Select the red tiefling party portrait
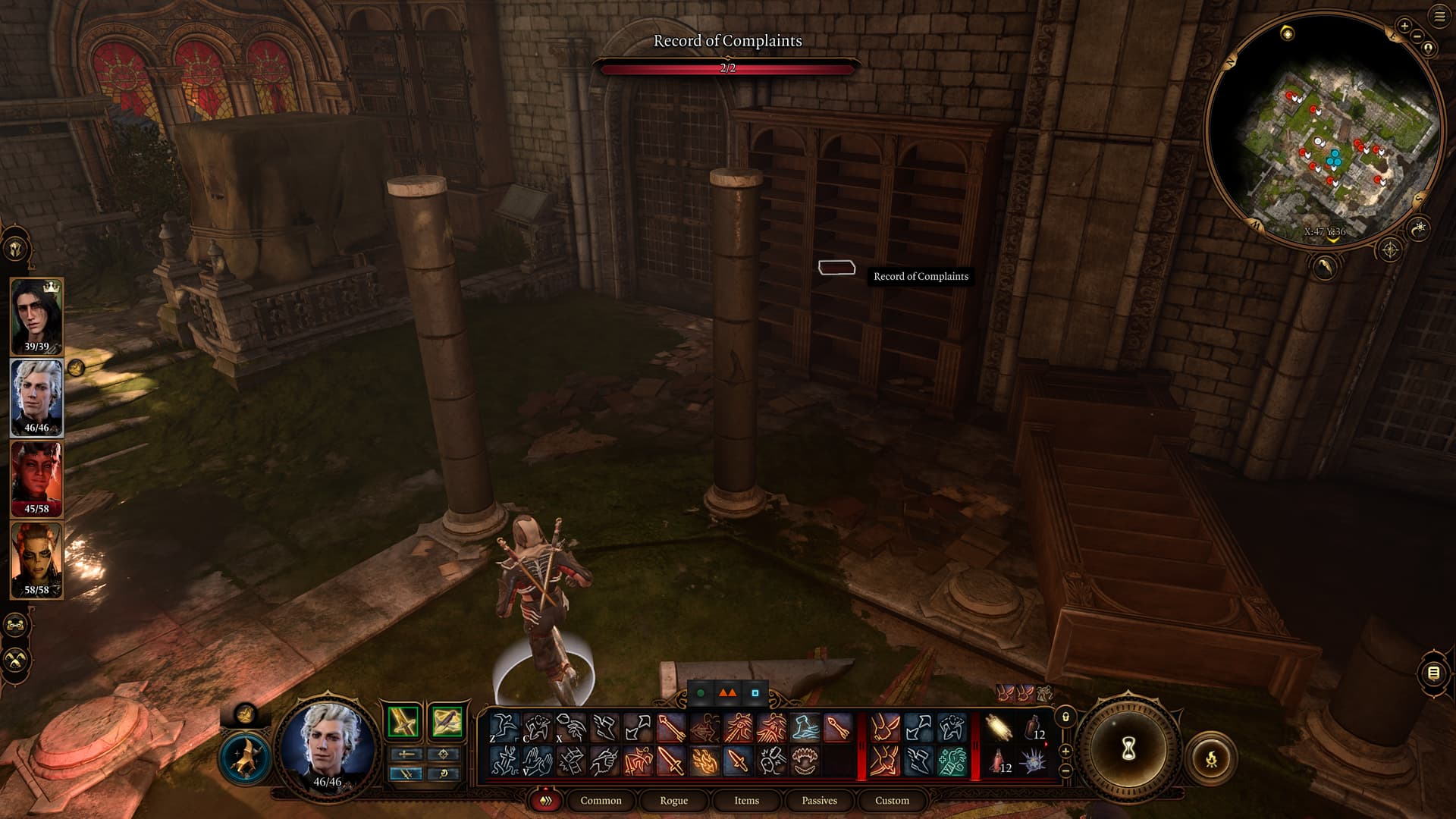 coord(36,478)
